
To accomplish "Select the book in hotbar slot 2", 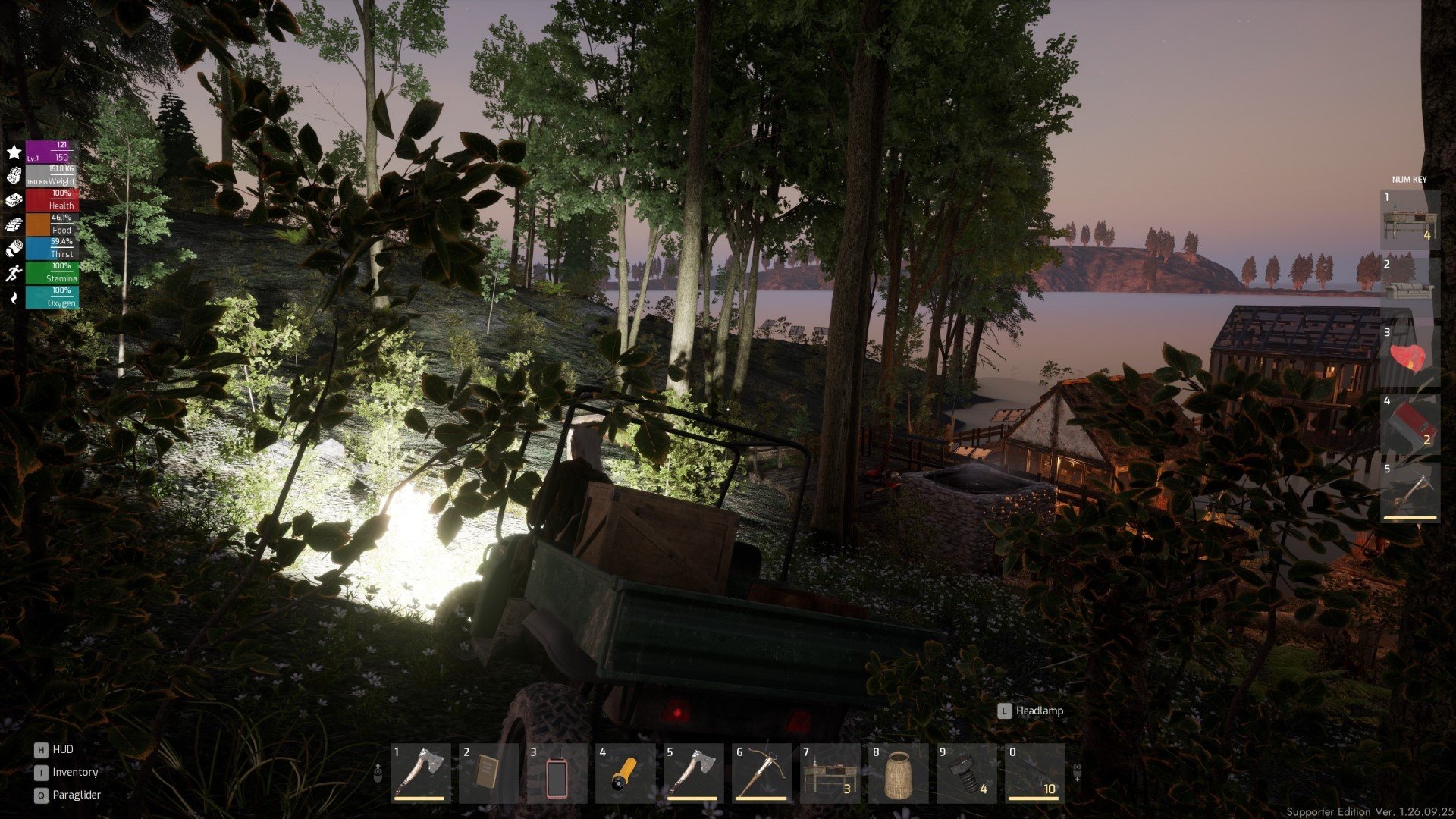I will [488, 773].
